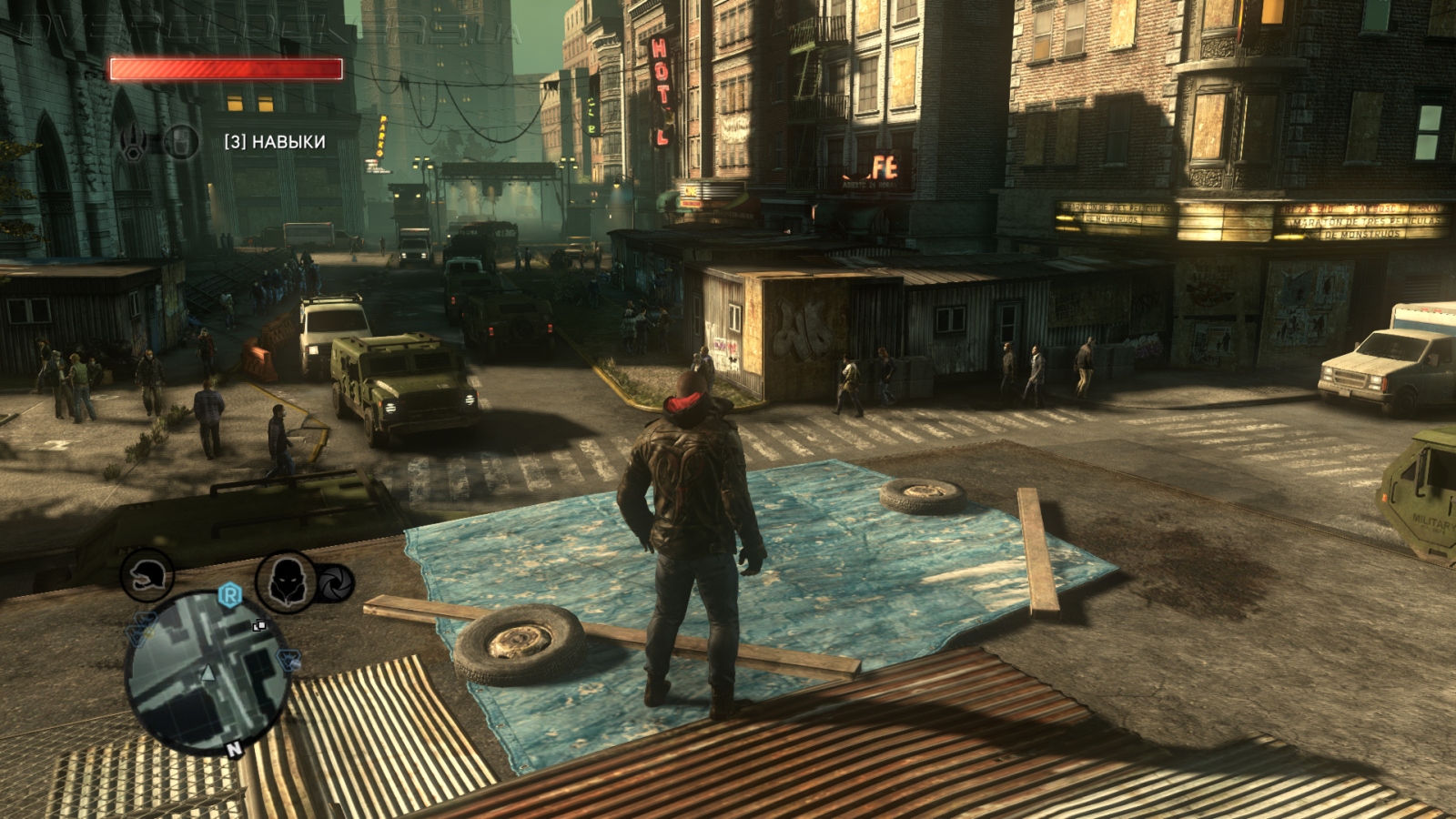Click the camera shutter icon
This screenshot has width=1456, height=819.
[x=334, y=583]
